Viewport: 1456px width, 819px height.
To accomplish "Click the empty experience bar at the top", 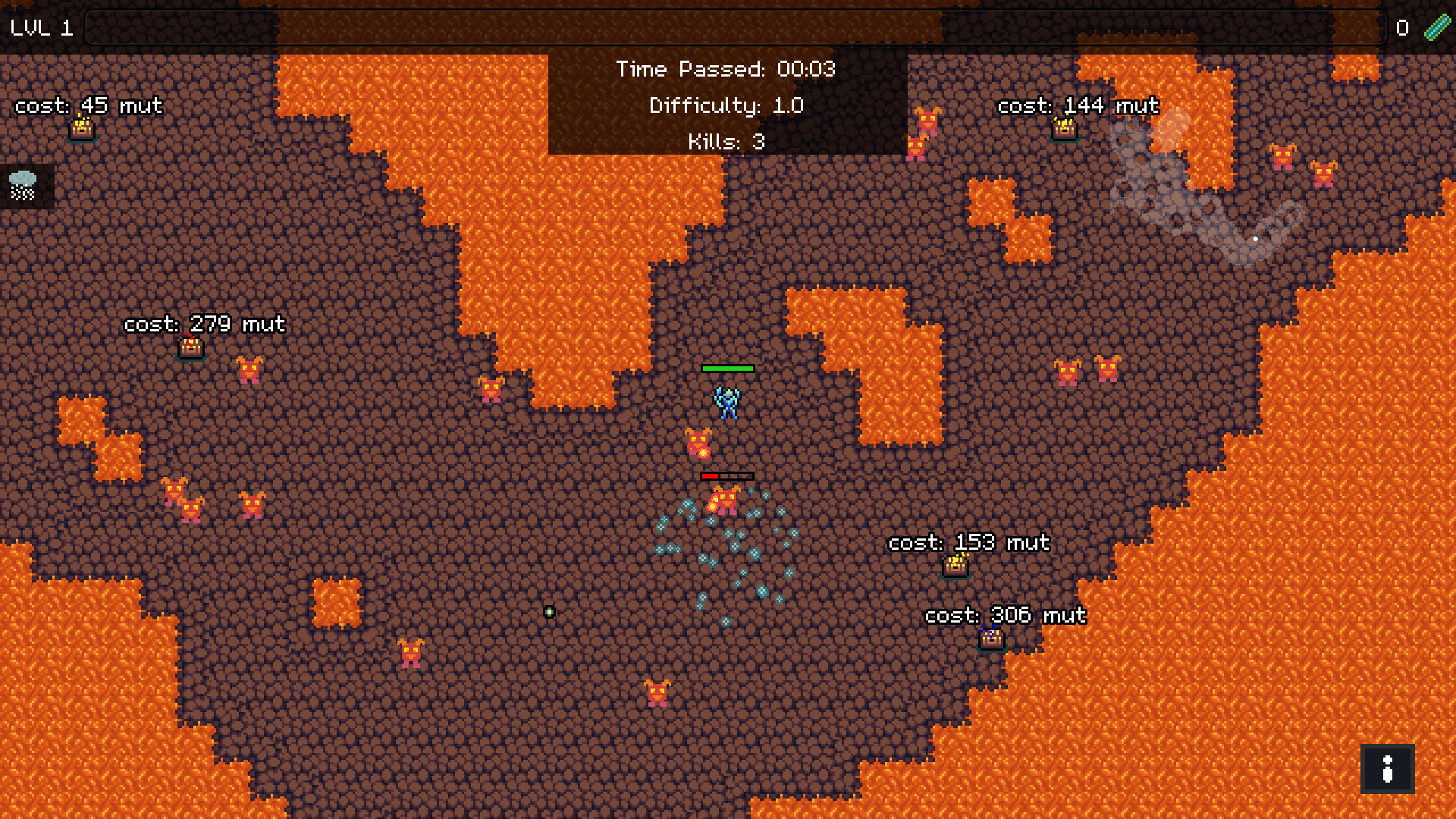I will click(736, 30).
